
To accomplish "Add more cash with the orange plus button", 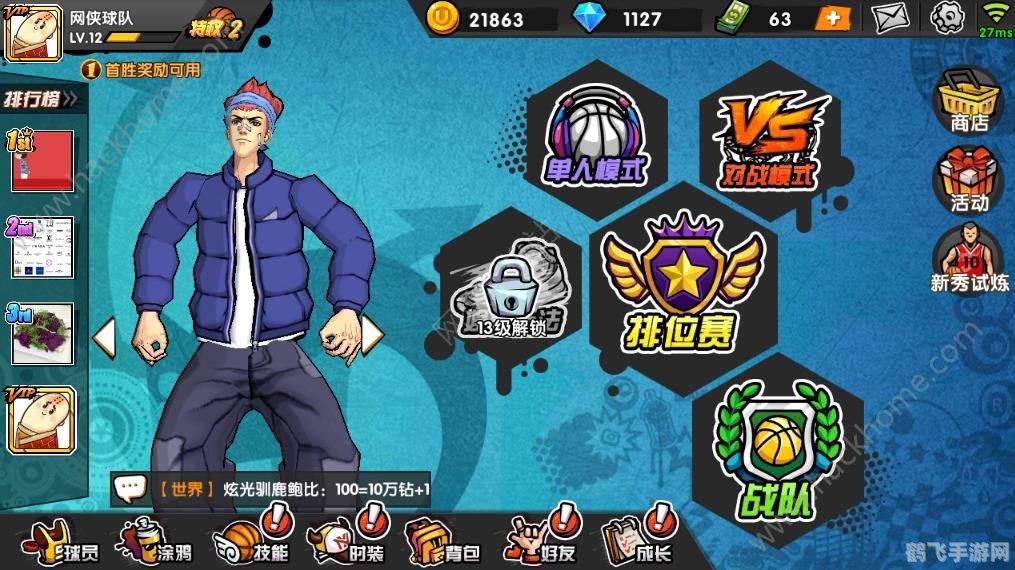I will point(831,18).
